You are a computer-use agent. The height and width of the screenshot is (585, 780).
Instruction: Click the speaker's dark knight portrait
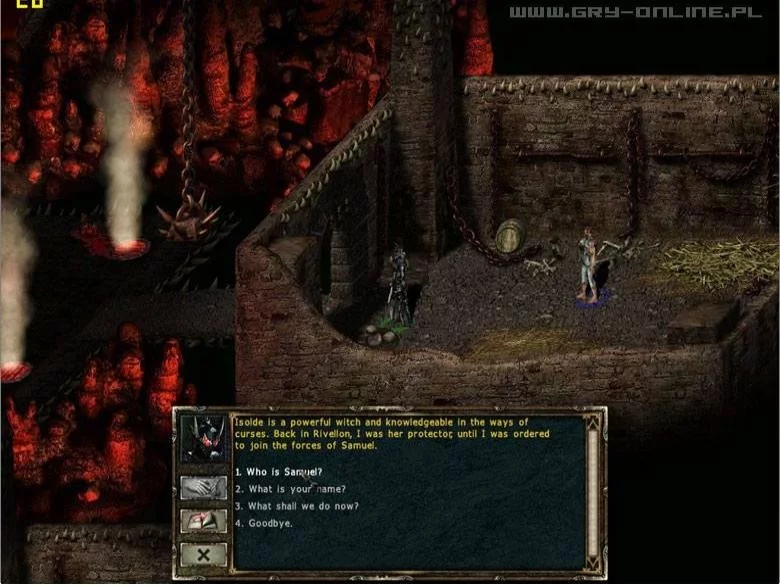203,440
